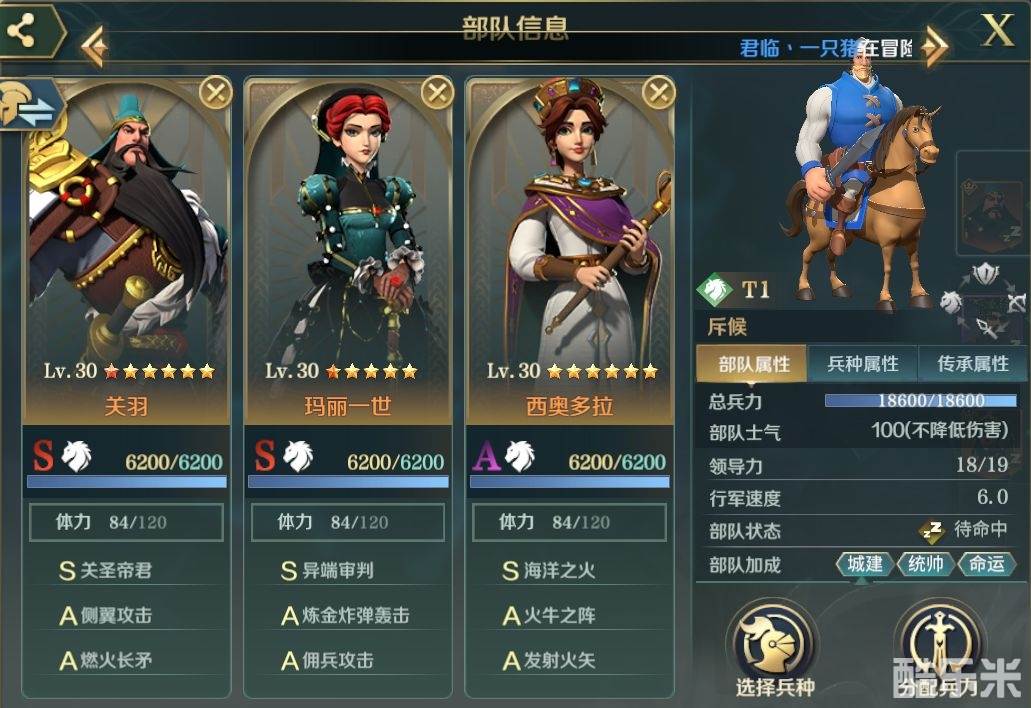Show the 城建 bonus
The image size is (1031, 708).
point(865,564)
